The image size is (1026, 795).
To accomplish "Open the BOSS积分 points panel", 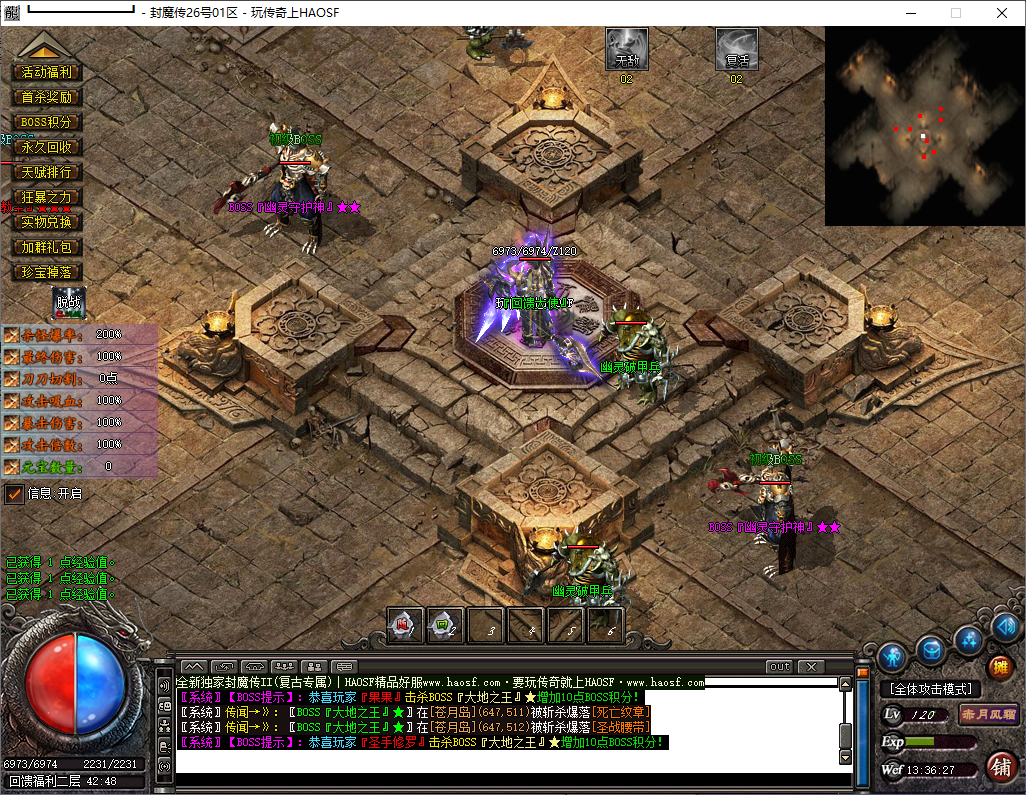I will [46, 122].
